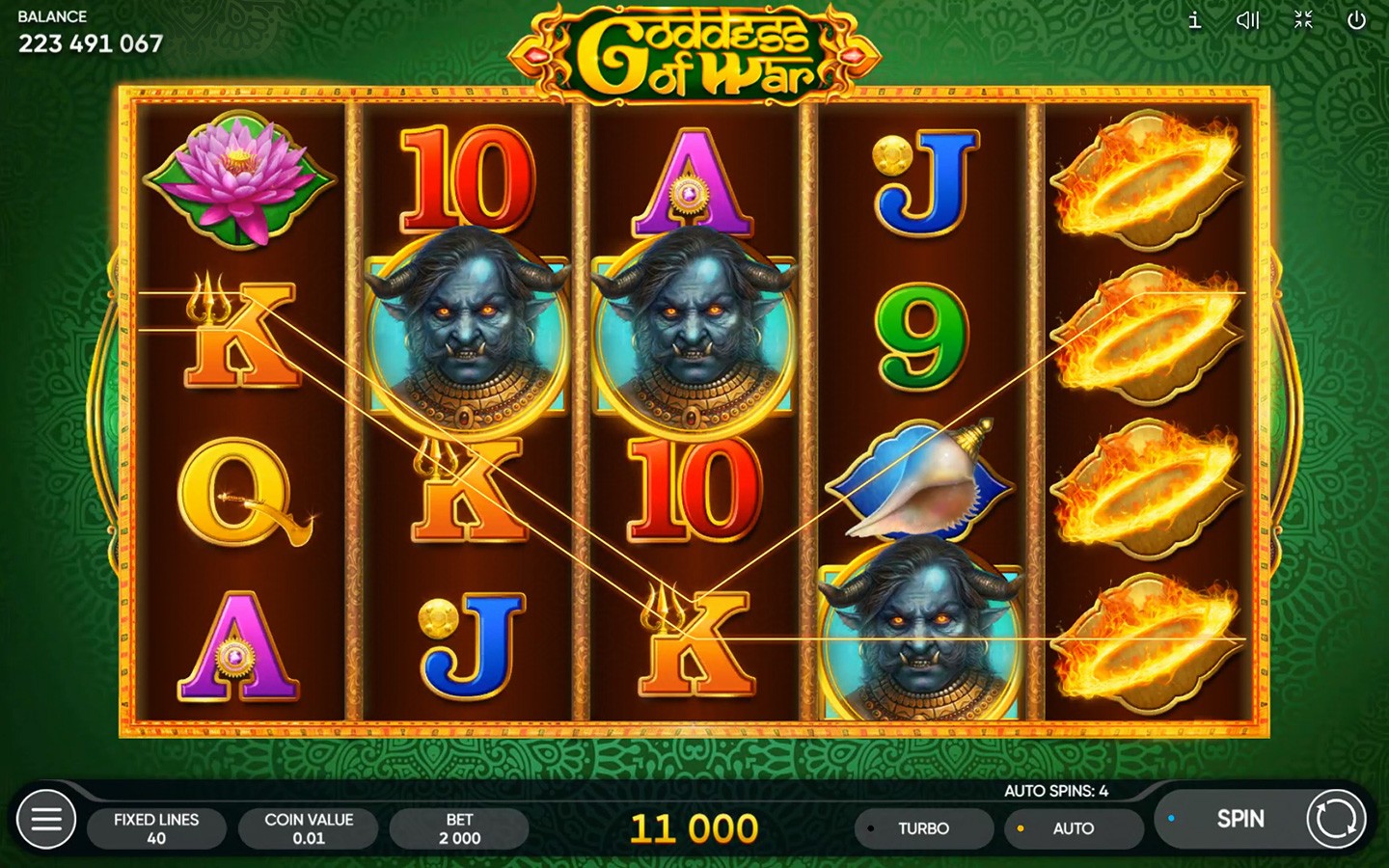
Task: Toggle fullscreen mode icon
Action: tap(1303, 20)
